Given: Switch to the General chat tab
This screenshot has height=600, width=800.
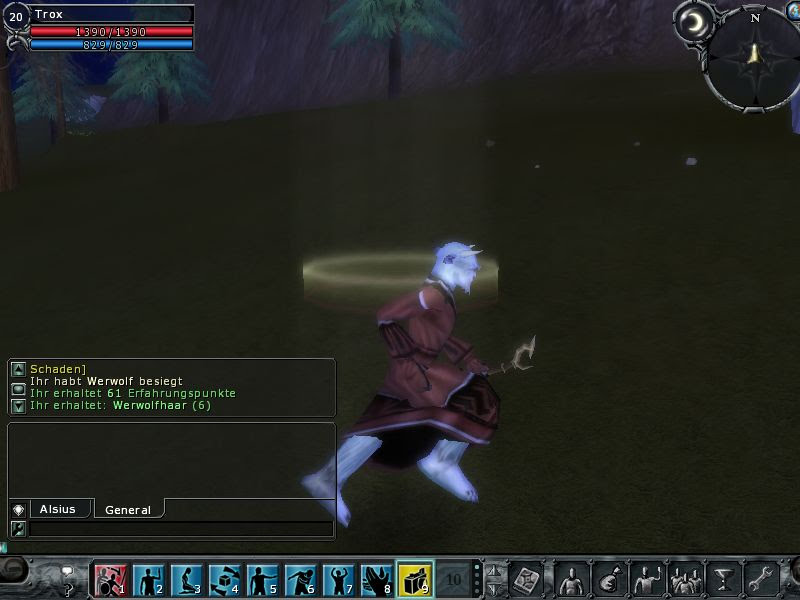Looking at the screenshot, I should [x=128, y=509].
